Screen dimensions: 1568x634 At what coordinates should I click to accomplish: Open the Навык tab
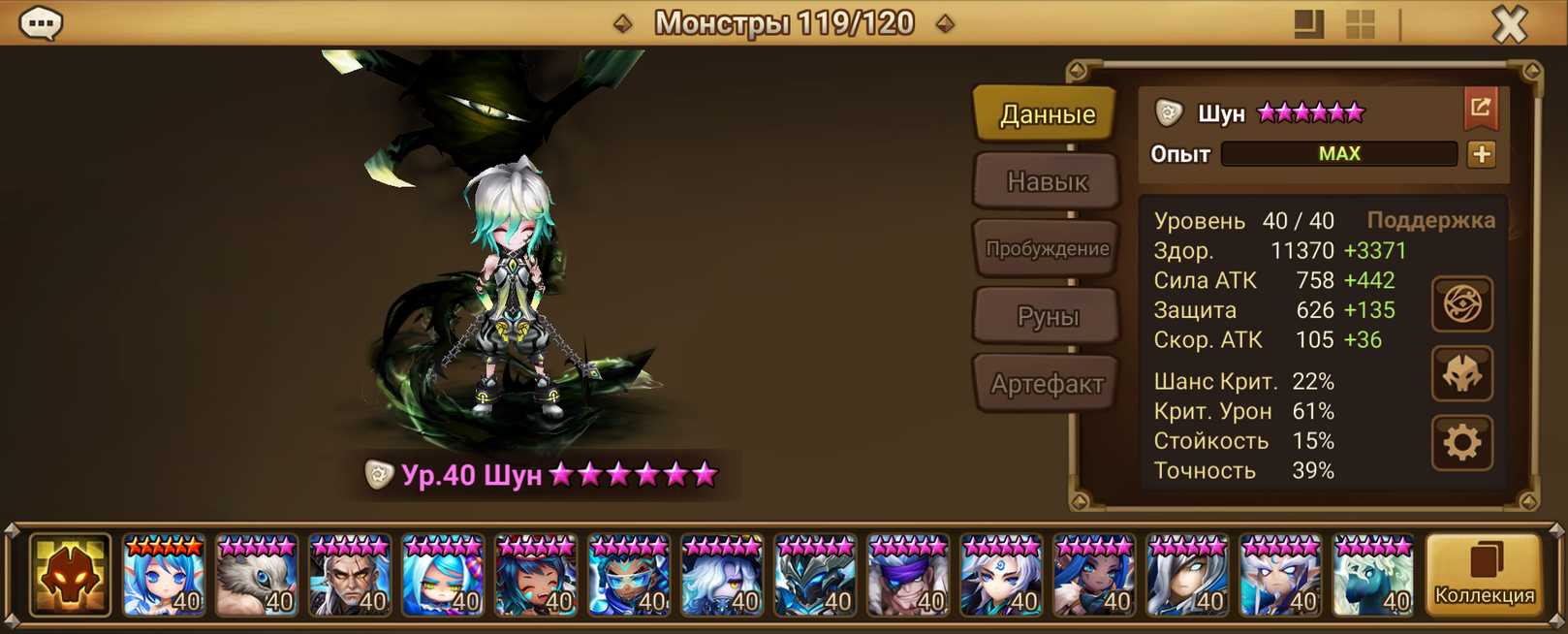pos(1047,181)
